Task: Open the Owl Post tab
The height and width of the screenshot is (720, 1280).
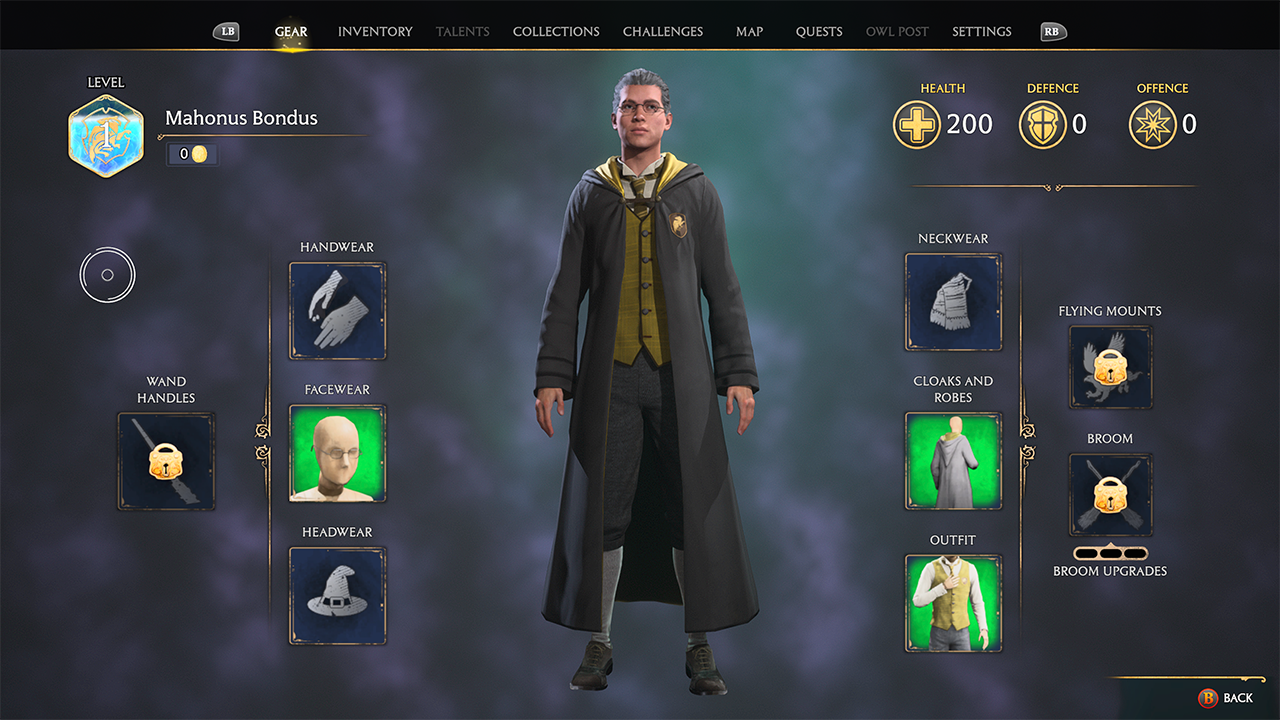Action: click(x=897, y=32)
